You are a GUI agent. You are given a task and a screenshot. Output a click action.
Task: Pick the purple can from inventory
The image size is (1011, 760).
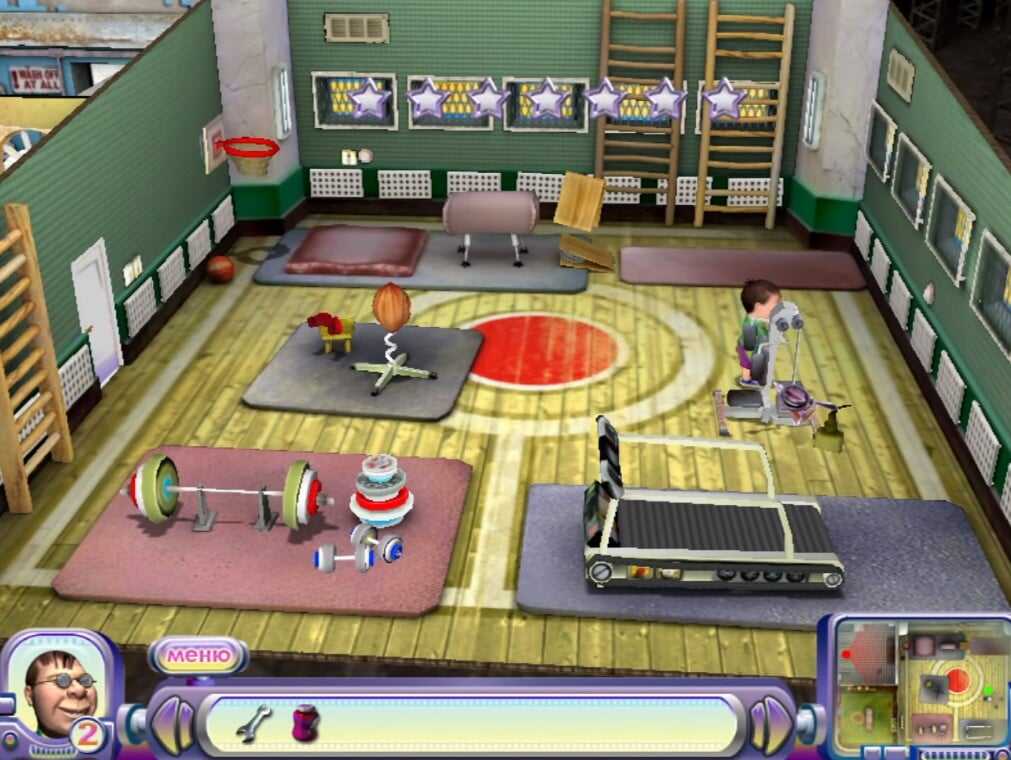[x=304, y=722]
